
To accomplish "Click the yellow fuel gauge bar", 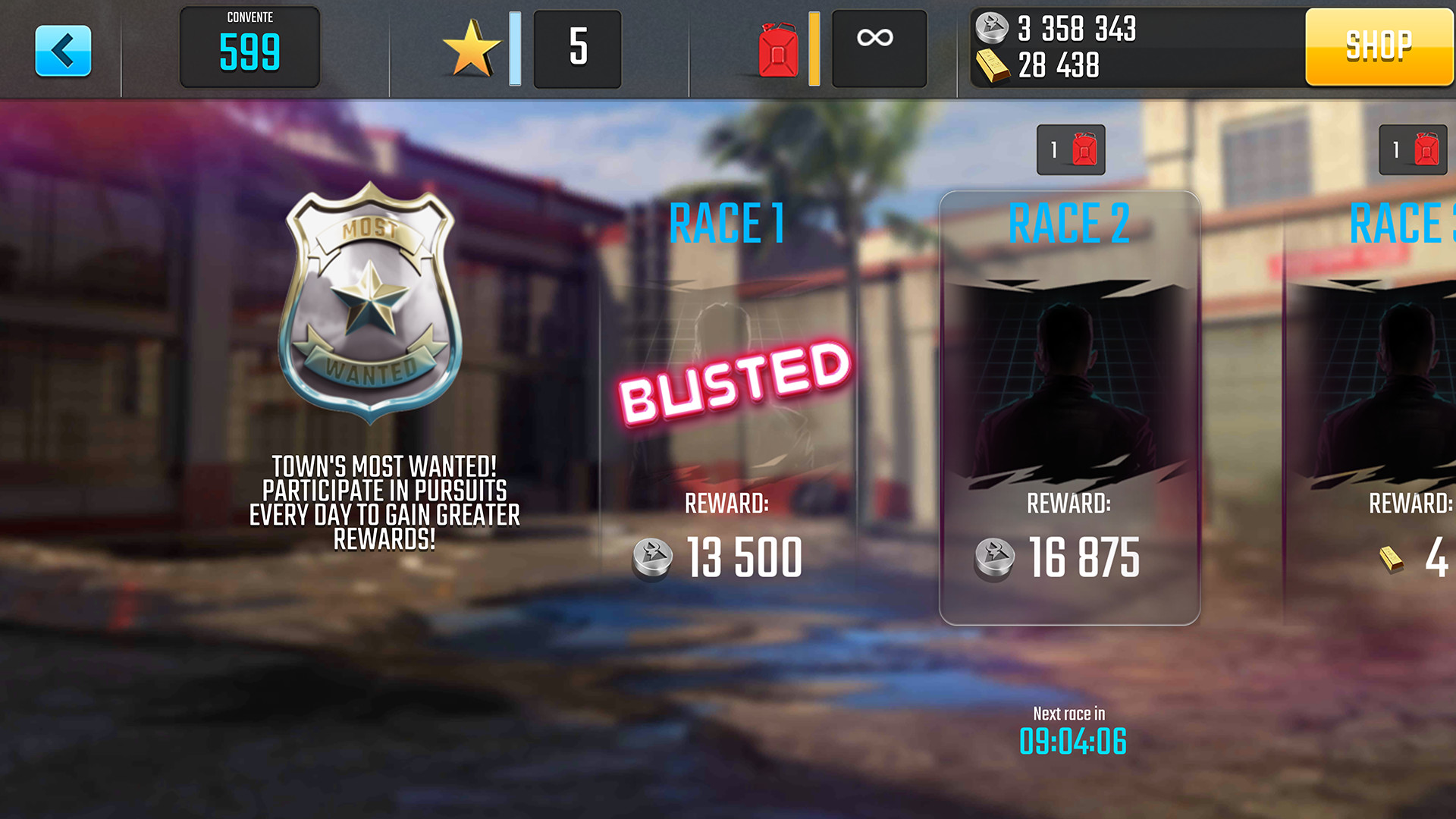I will point(813,47).
